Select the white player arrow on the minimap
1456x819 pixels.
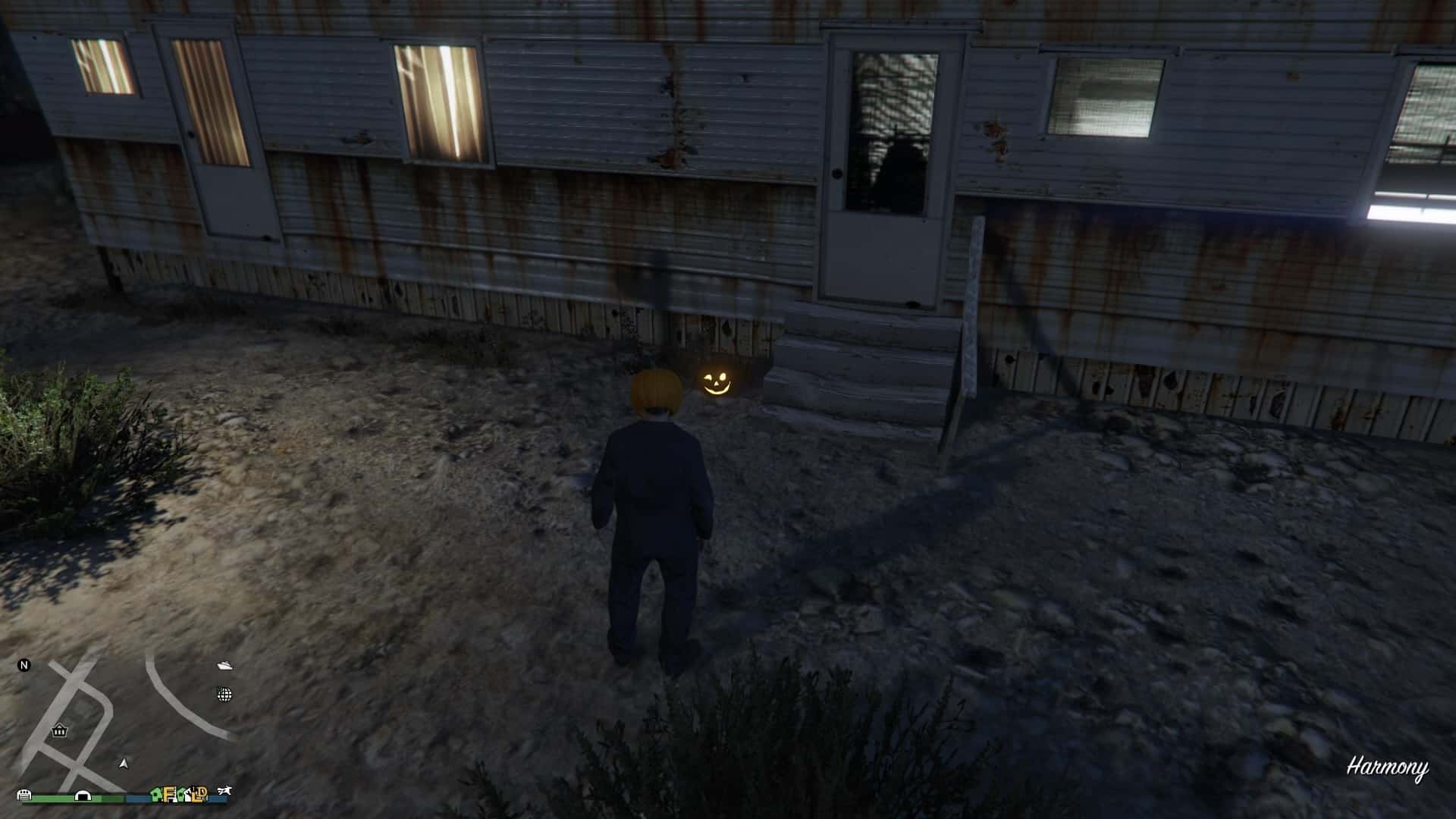(123, 764)
